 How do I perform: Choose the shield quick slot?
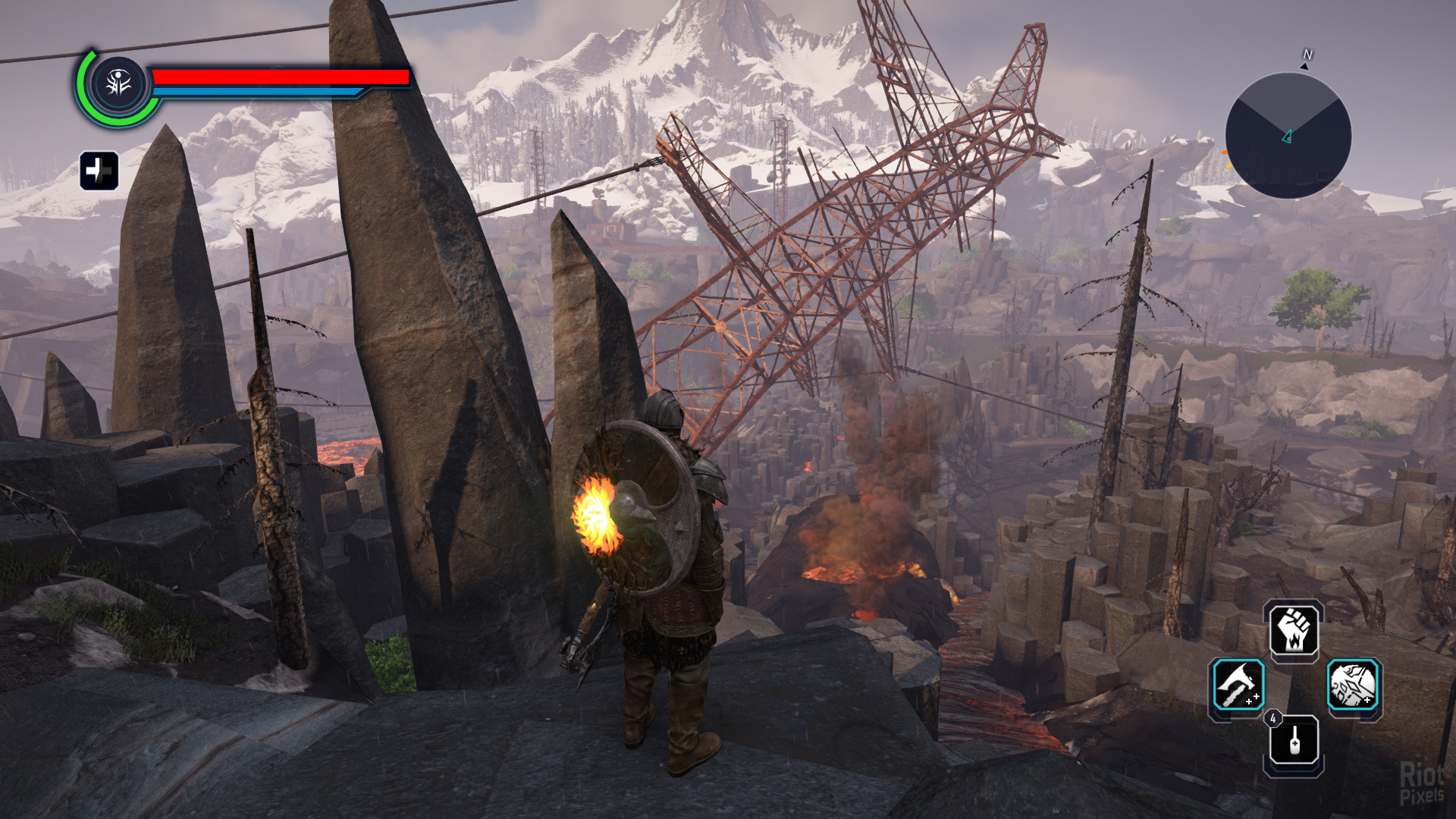1353,685
